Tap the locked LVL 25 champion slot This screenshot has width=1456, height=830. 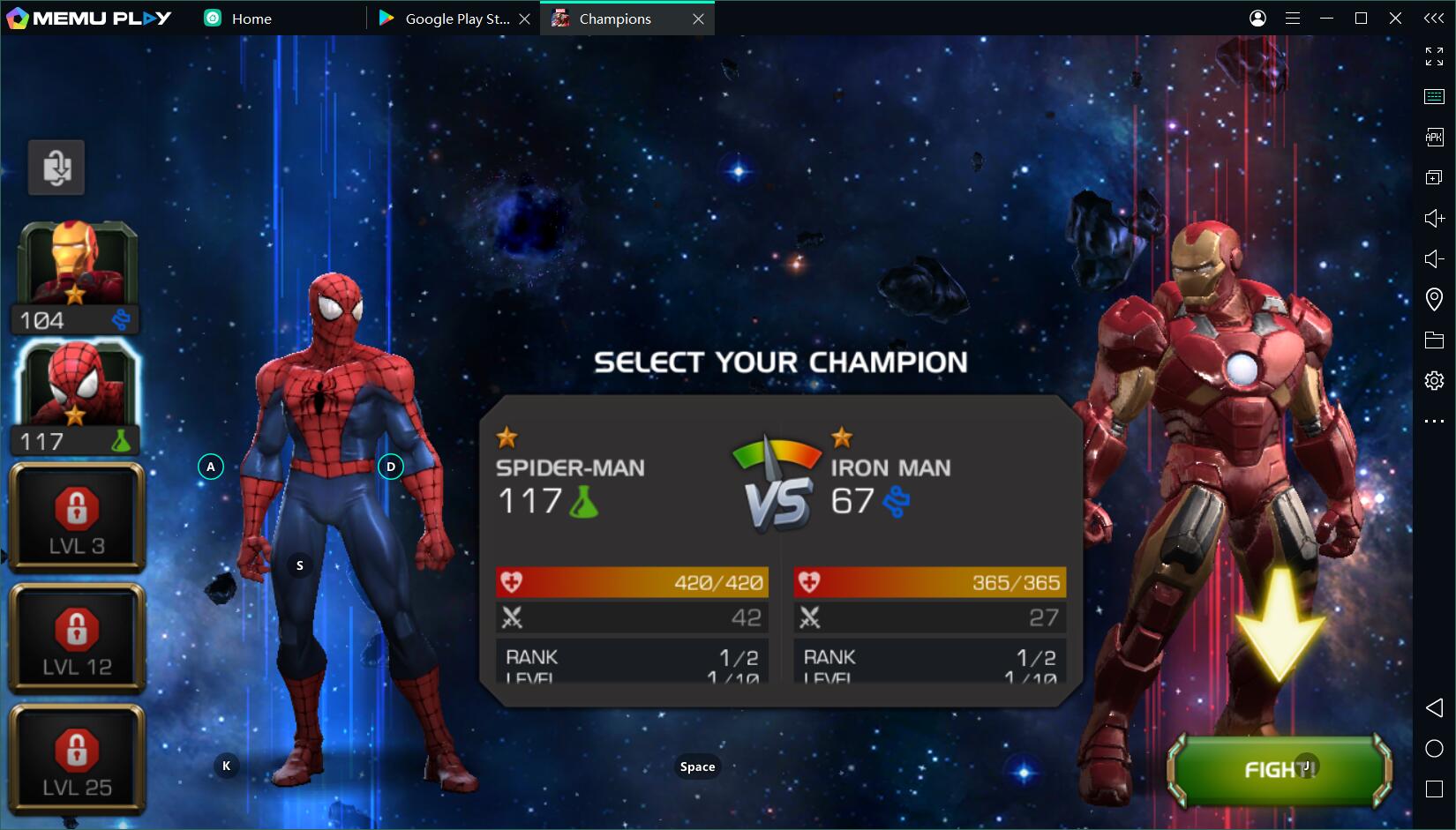[77, 759]
